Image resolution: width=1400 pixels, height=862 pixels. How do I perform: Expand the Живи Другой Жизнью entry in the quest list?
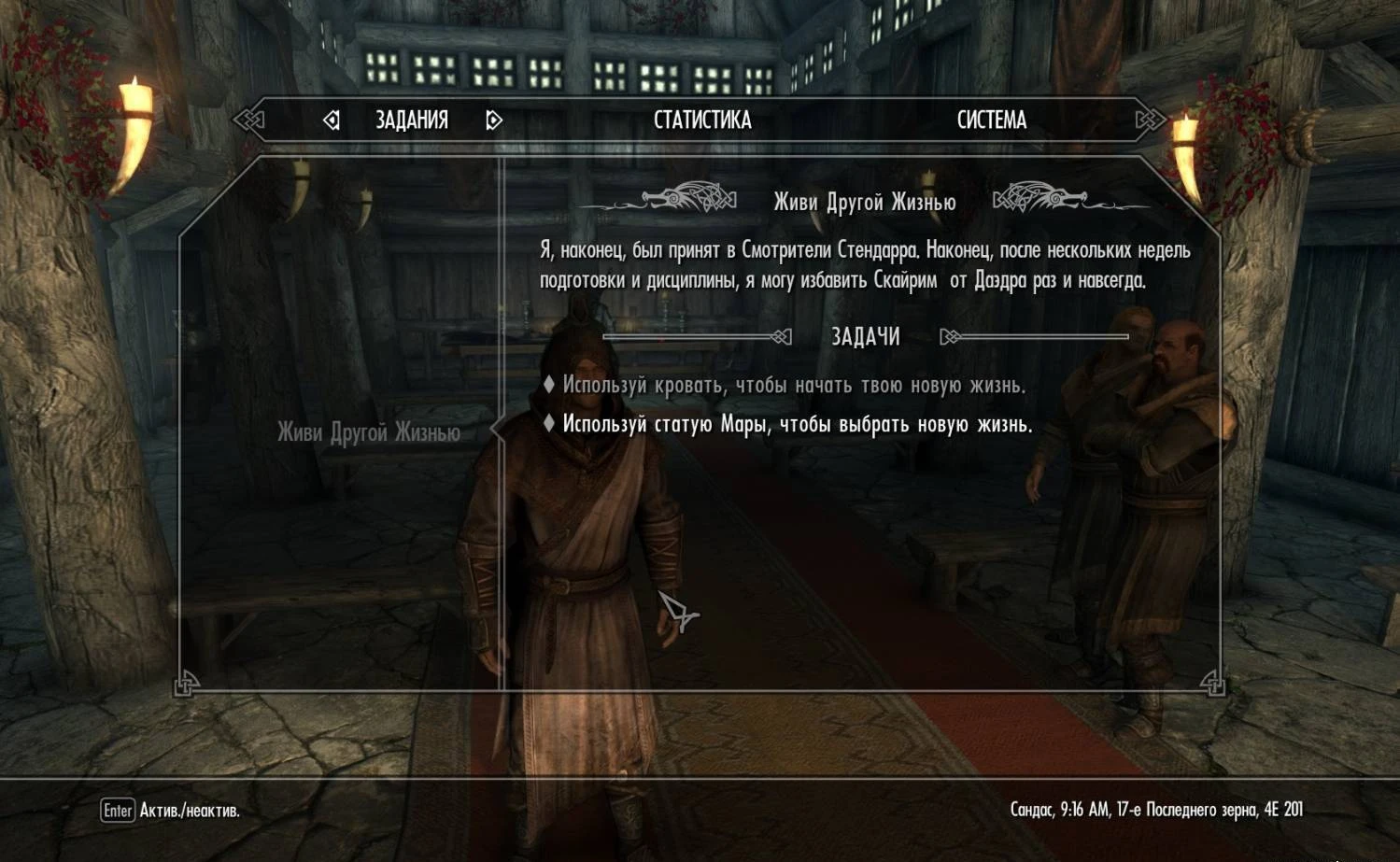(368, 432)
